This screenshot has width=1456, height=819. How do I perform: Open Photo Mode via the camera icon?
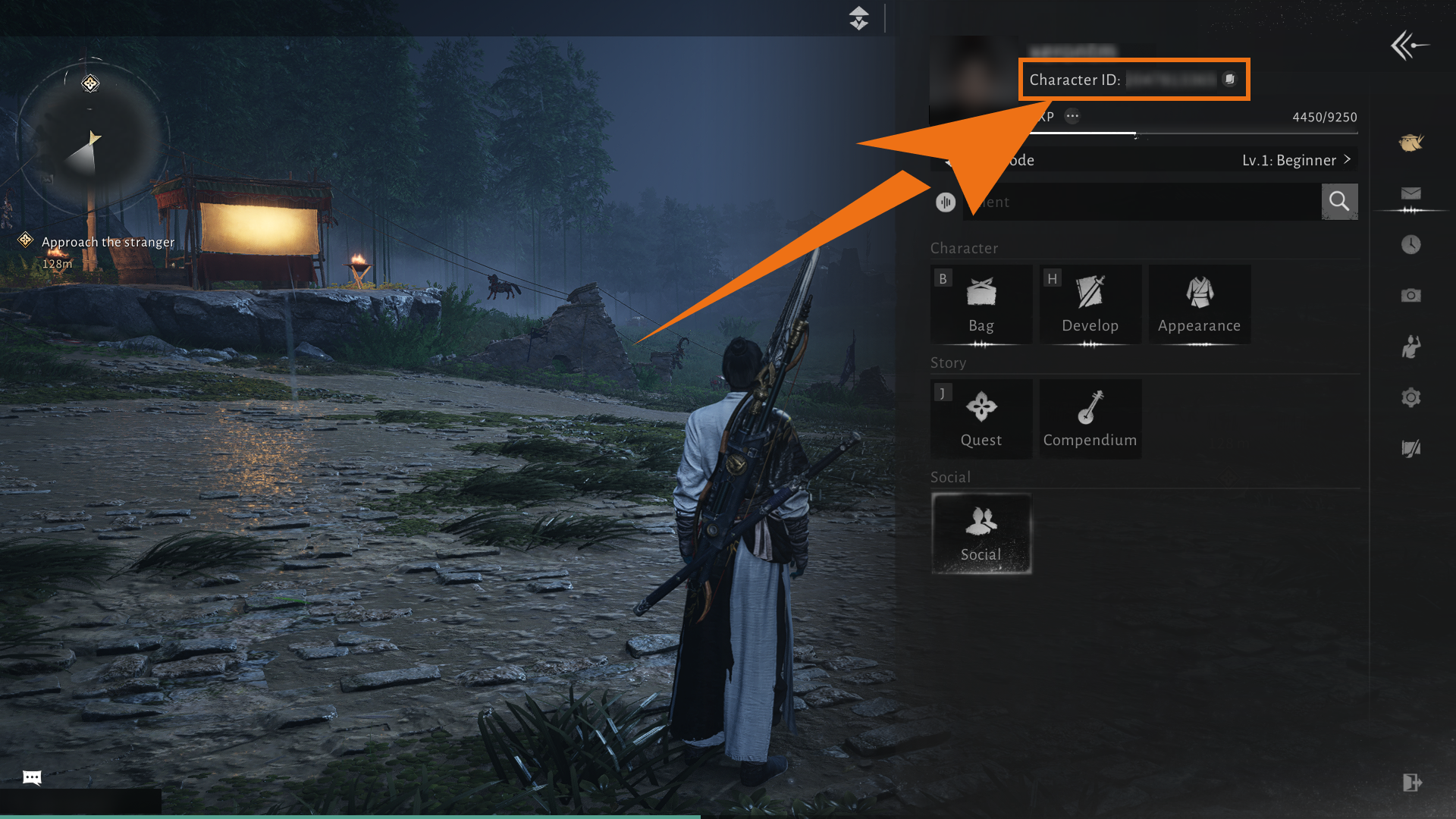click(x=1410, y=296)
